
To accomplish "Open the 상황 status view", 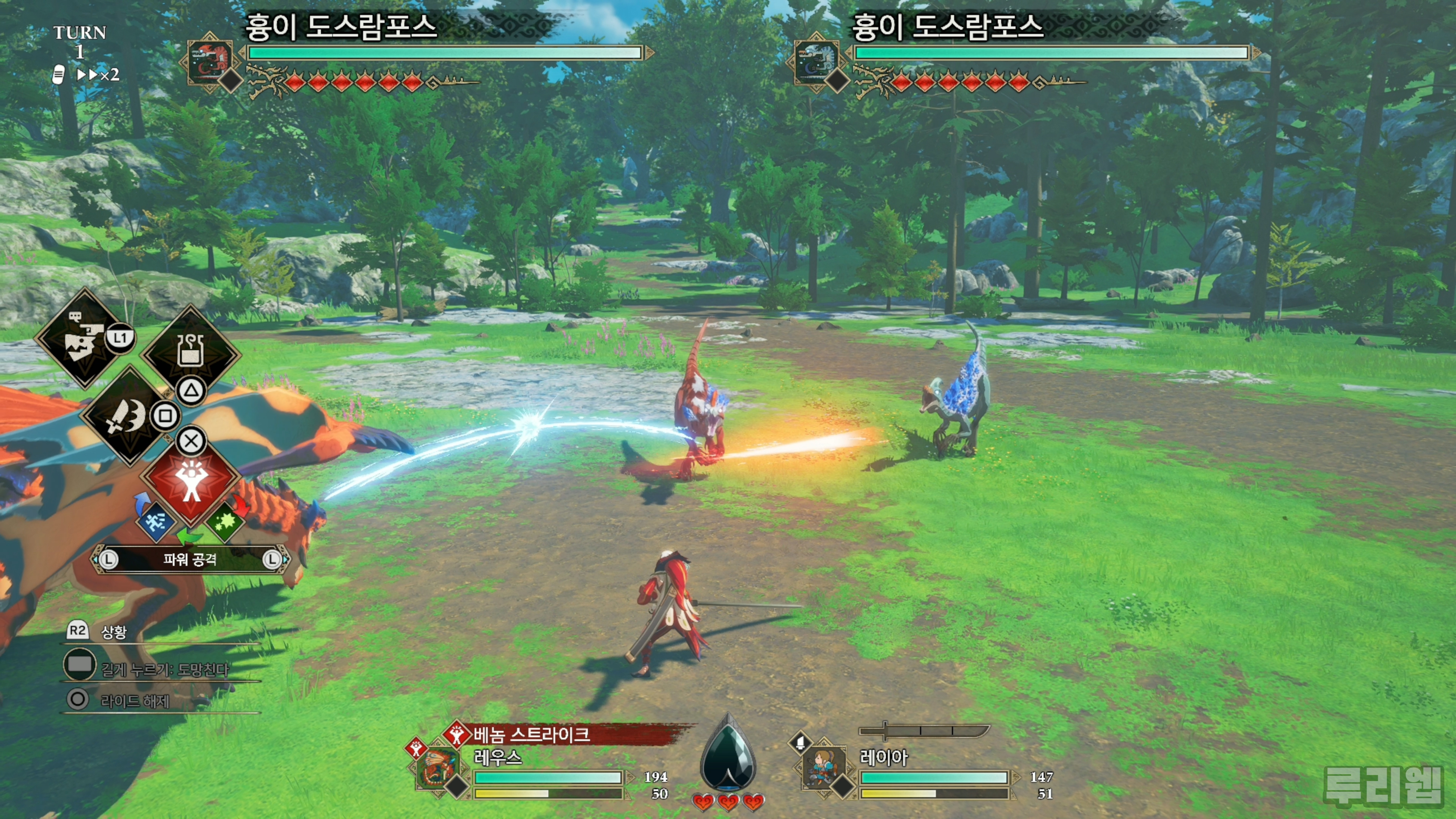I will pyautogui.click(x=113, y=632).
